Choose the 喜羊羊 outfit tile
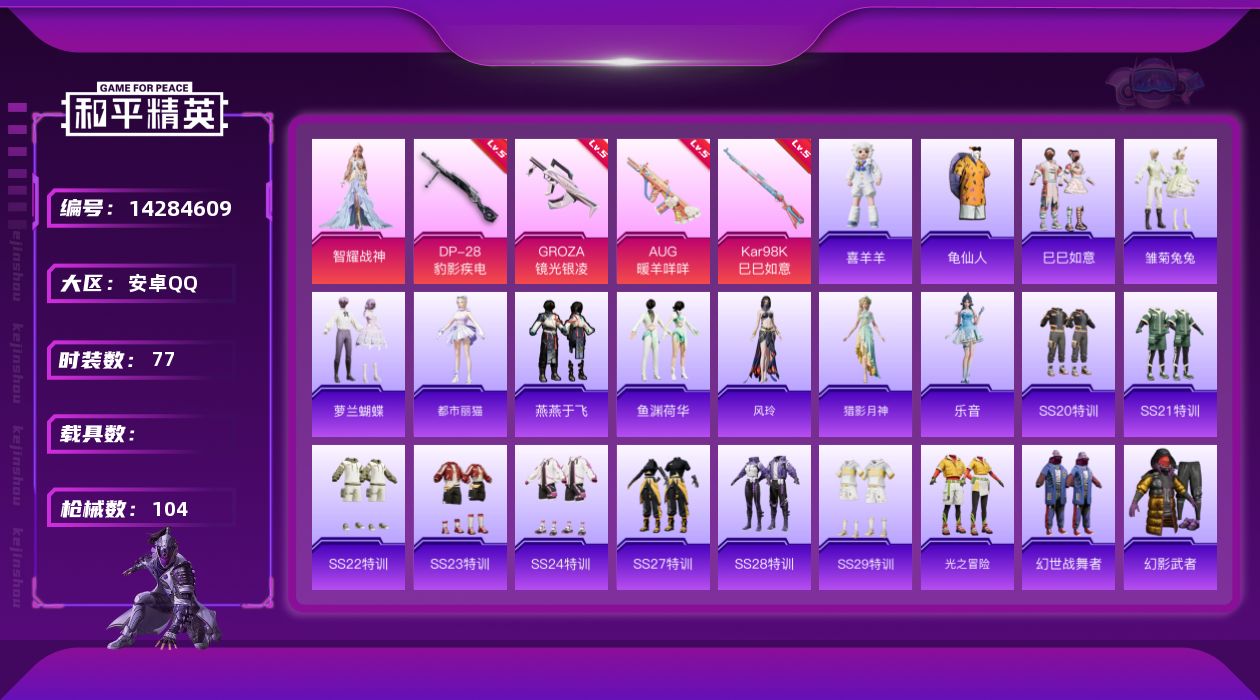The height and width of the screenshot is (700, 1260). 865,211
